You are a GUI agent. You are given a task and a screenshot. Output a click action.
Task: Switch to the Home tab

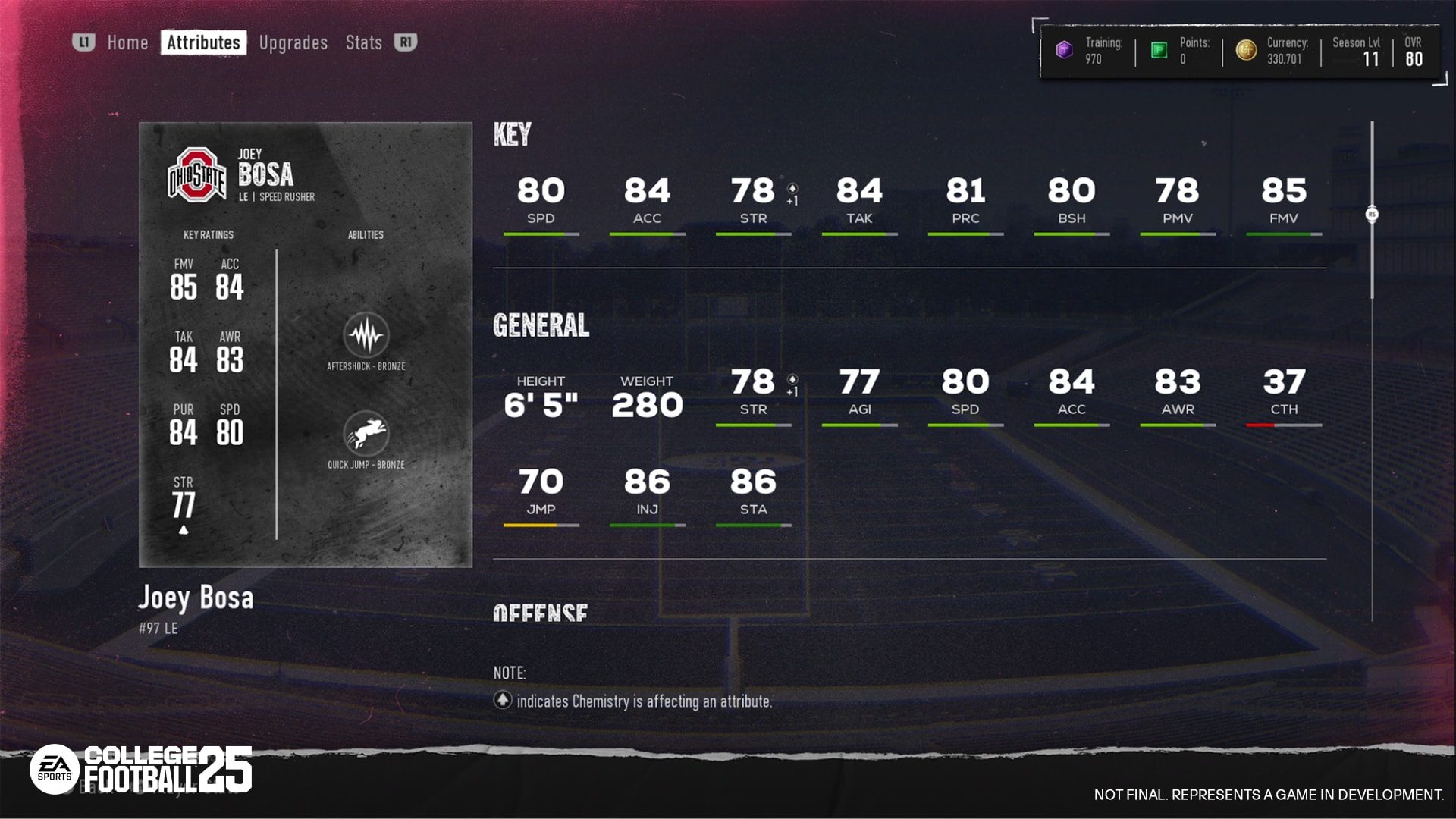point(127,42)
